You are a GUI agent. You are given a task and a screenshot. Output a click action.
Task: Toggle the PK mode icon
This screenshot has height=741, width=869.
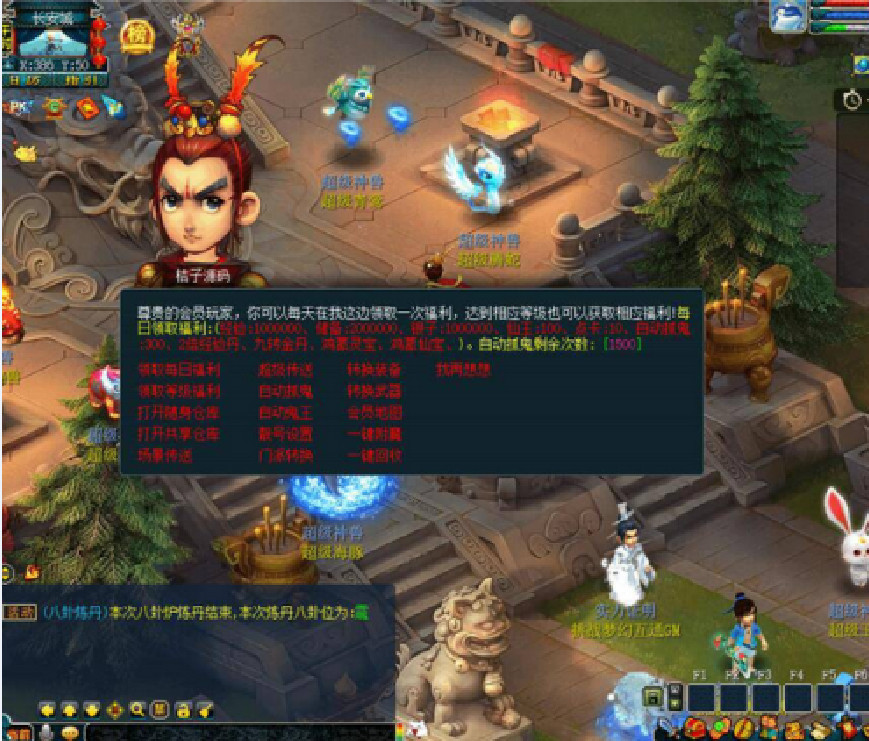(20, 106)
